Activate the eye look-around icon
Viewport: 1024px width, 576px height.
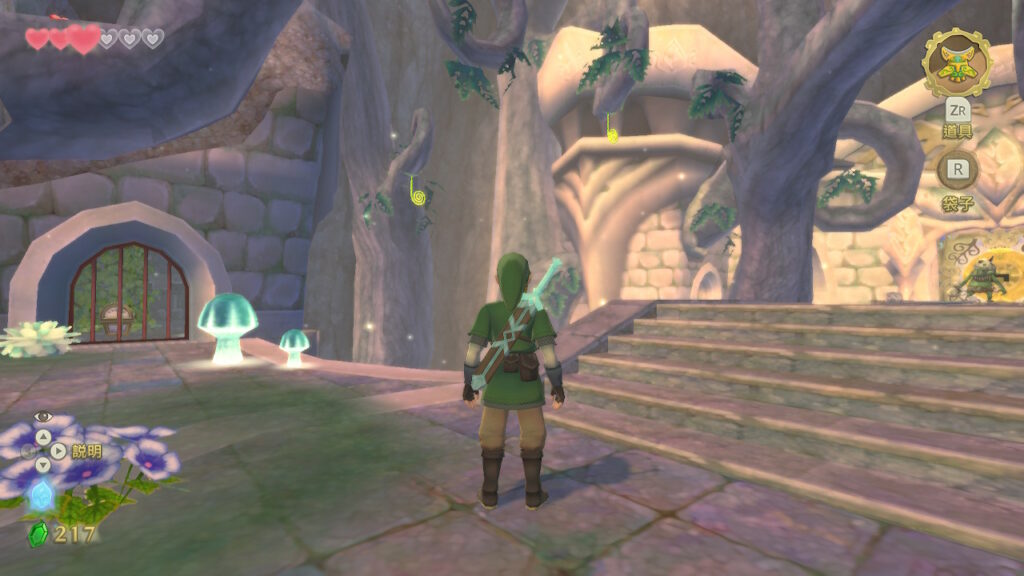coord(42,416)
